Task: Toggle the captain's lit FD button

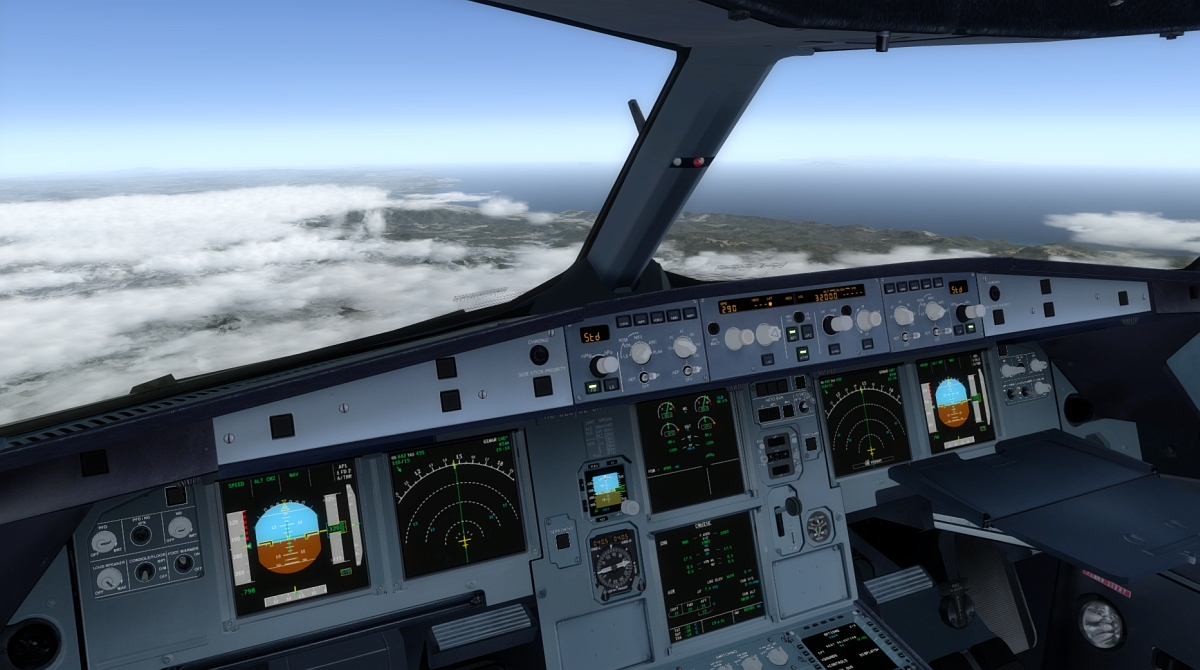Action: 591,388
